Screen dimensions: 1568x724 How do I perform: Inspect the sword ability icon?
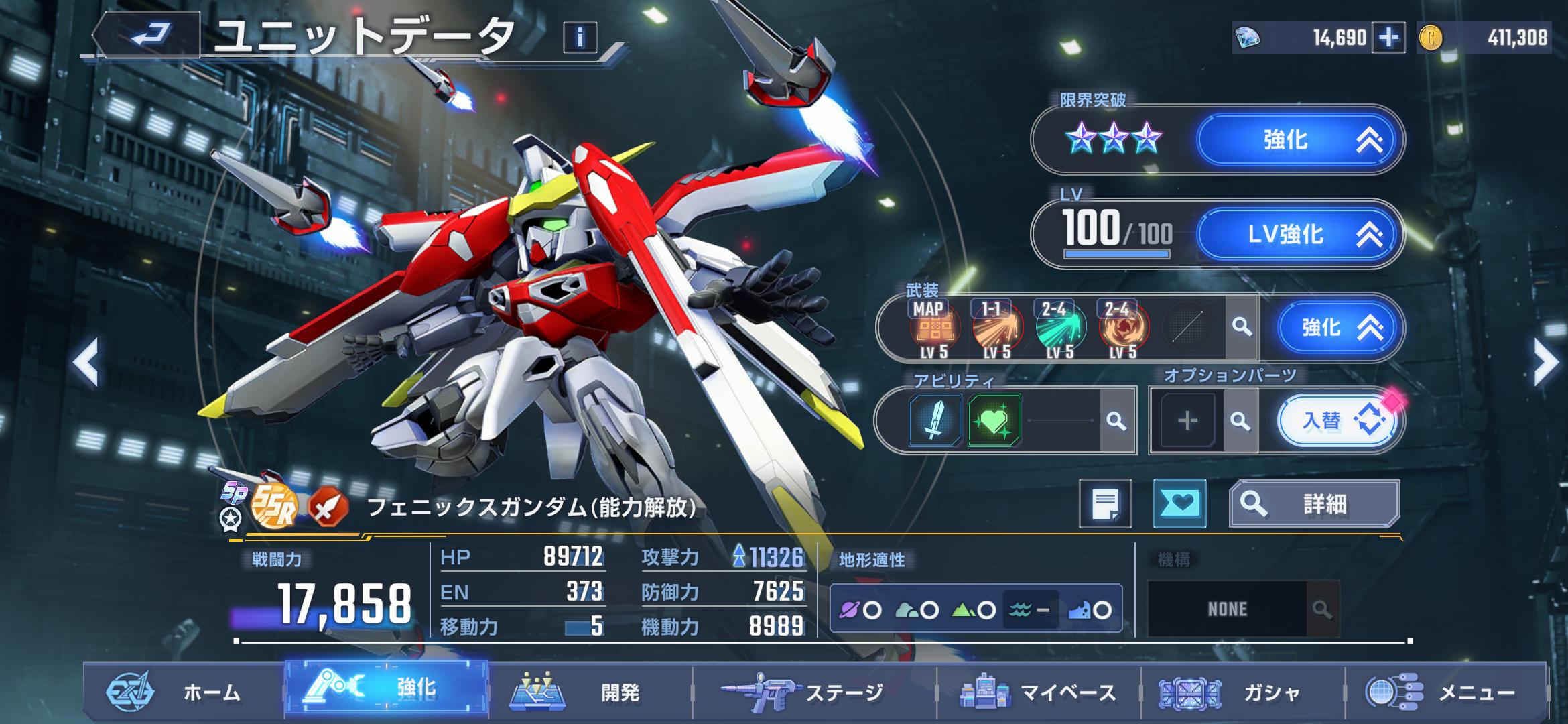pyautogui.click(x=935, y=421)
